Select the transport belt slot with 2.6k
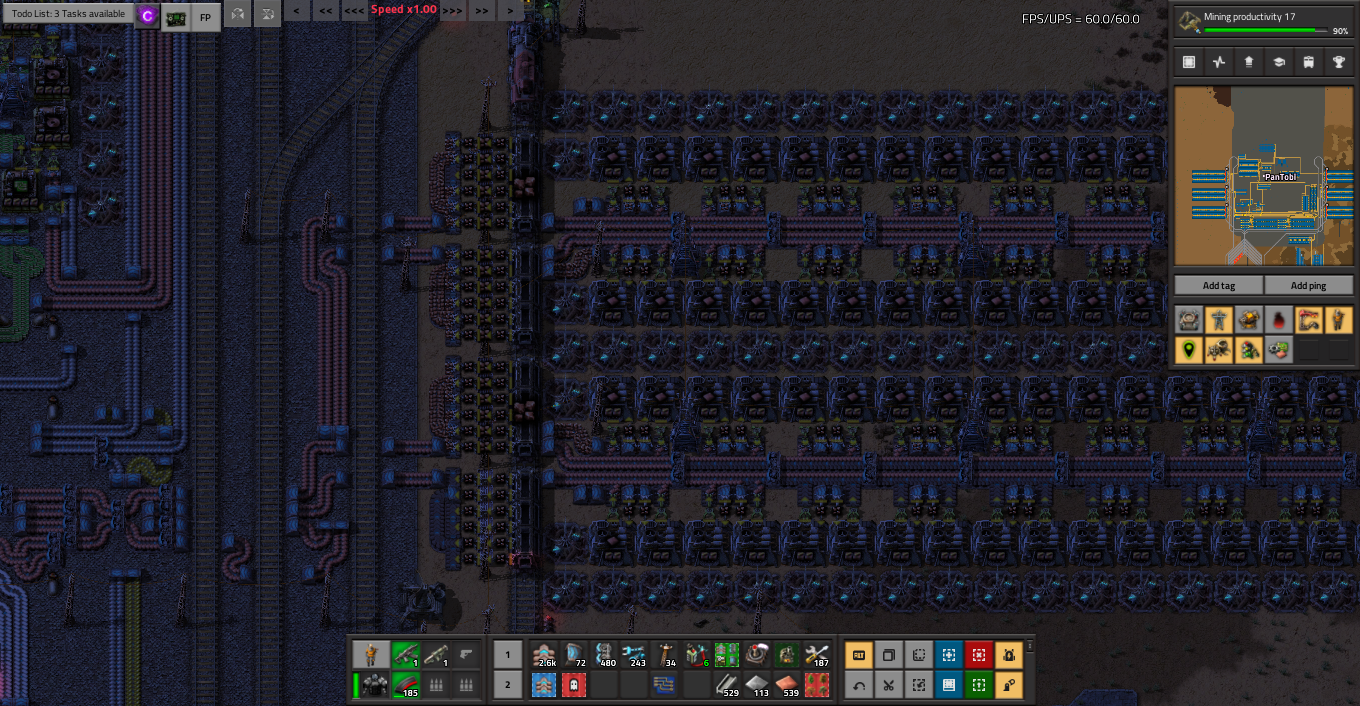 (546, 656)
